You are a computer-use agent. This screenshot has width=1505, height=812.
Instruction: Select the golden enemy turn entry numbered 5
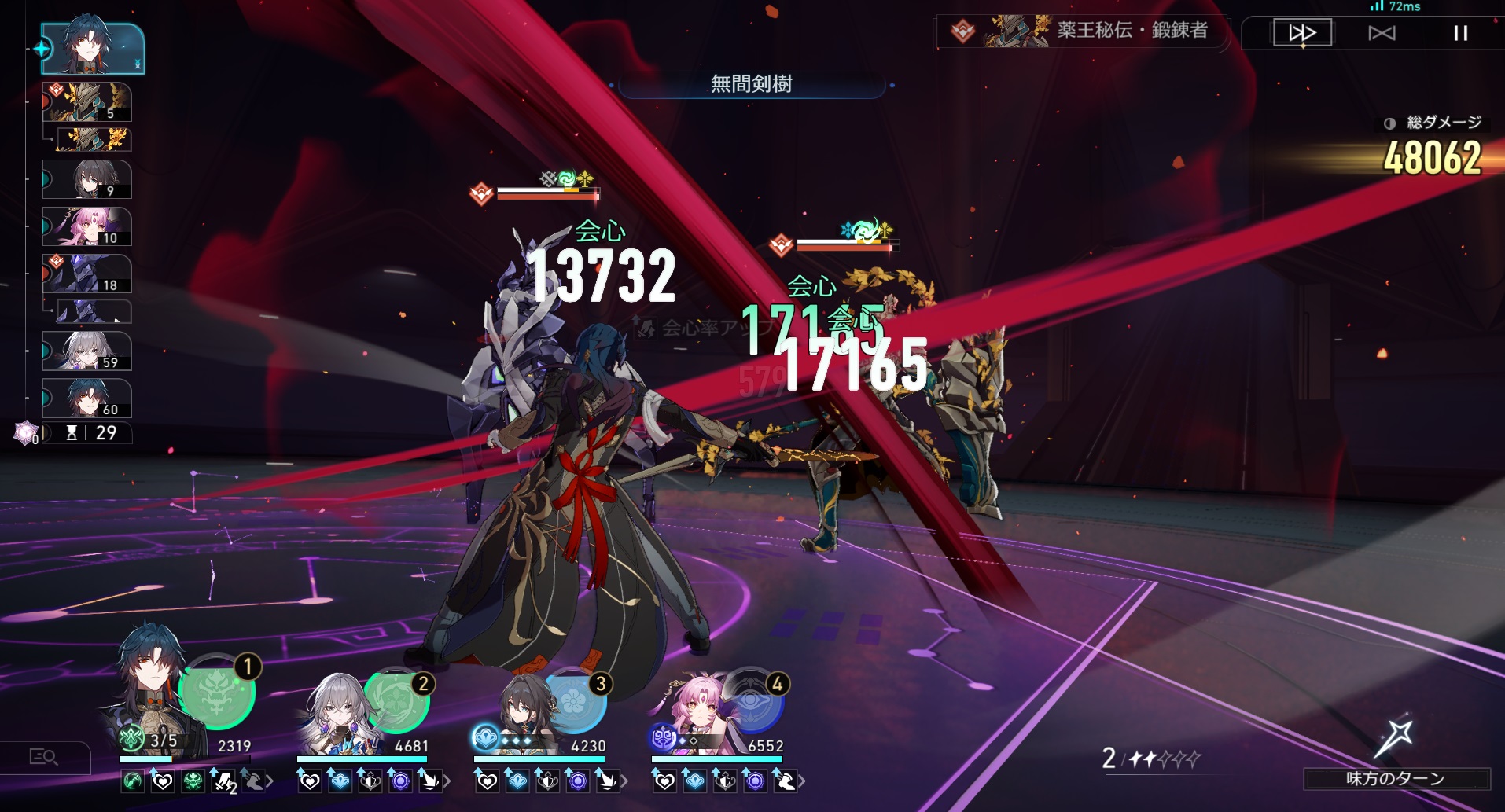click(x=86, y=102)
